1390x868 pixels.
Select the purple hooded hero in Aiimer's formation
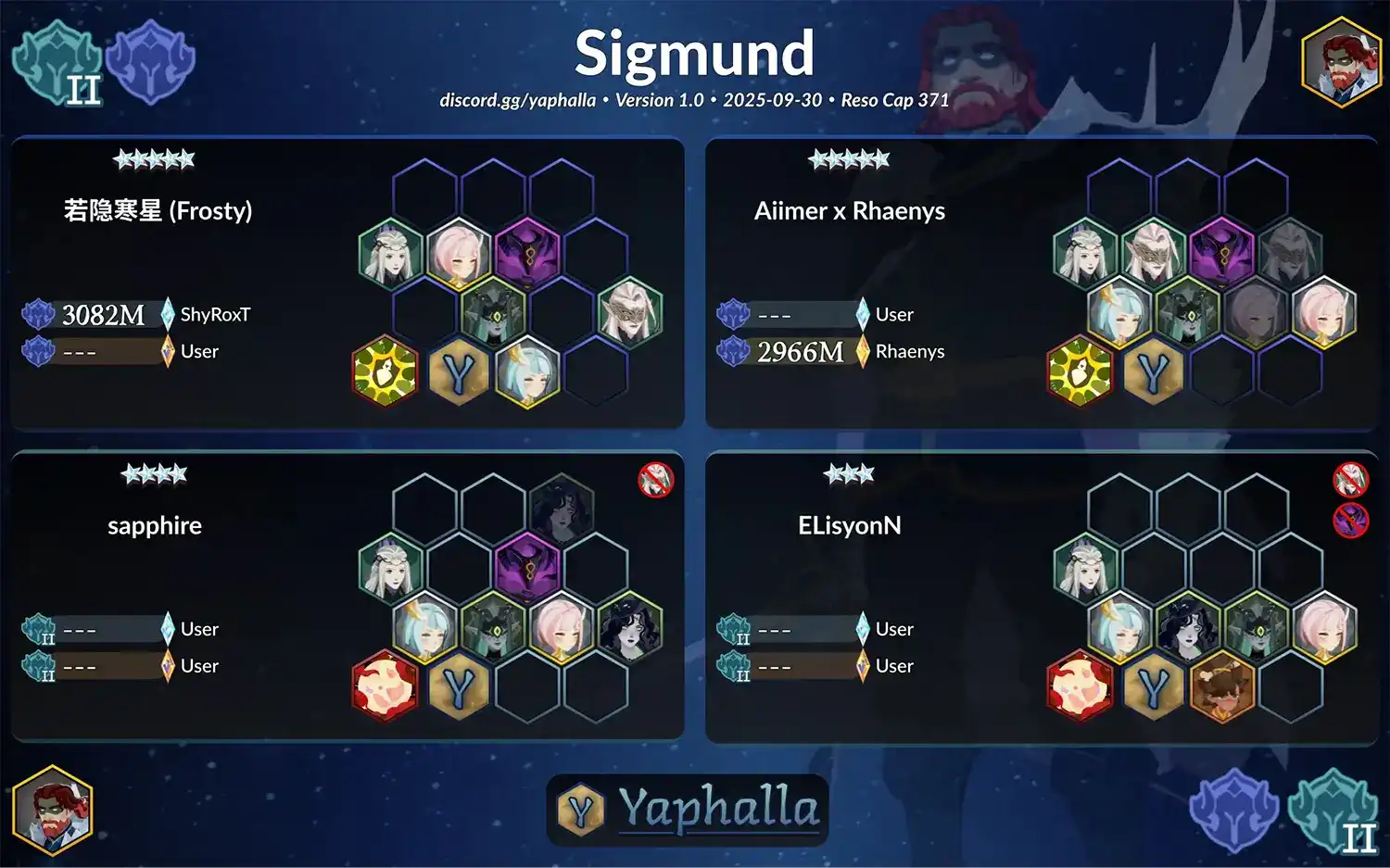(x=1221, y=253)
